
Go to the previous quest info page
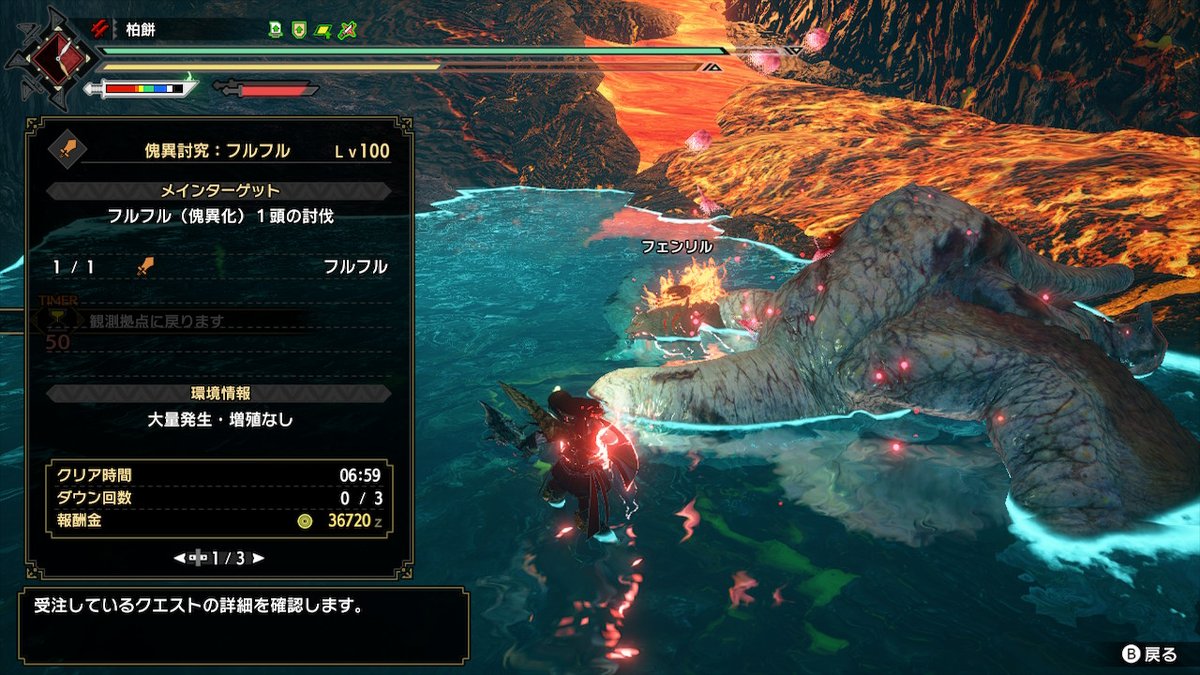tap(179, 557)
